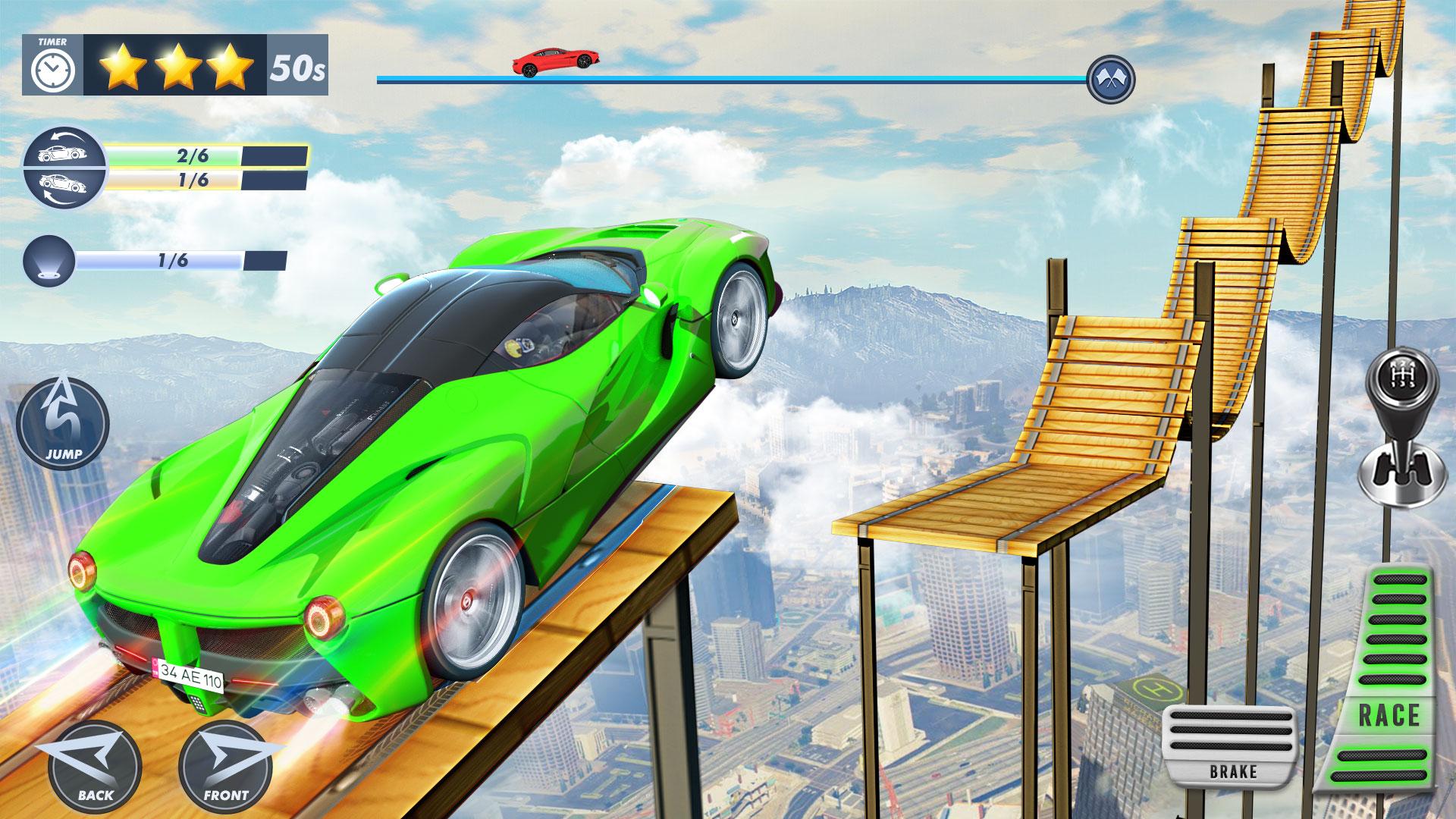Tilt the car with the Front button

tap(226, 767)
